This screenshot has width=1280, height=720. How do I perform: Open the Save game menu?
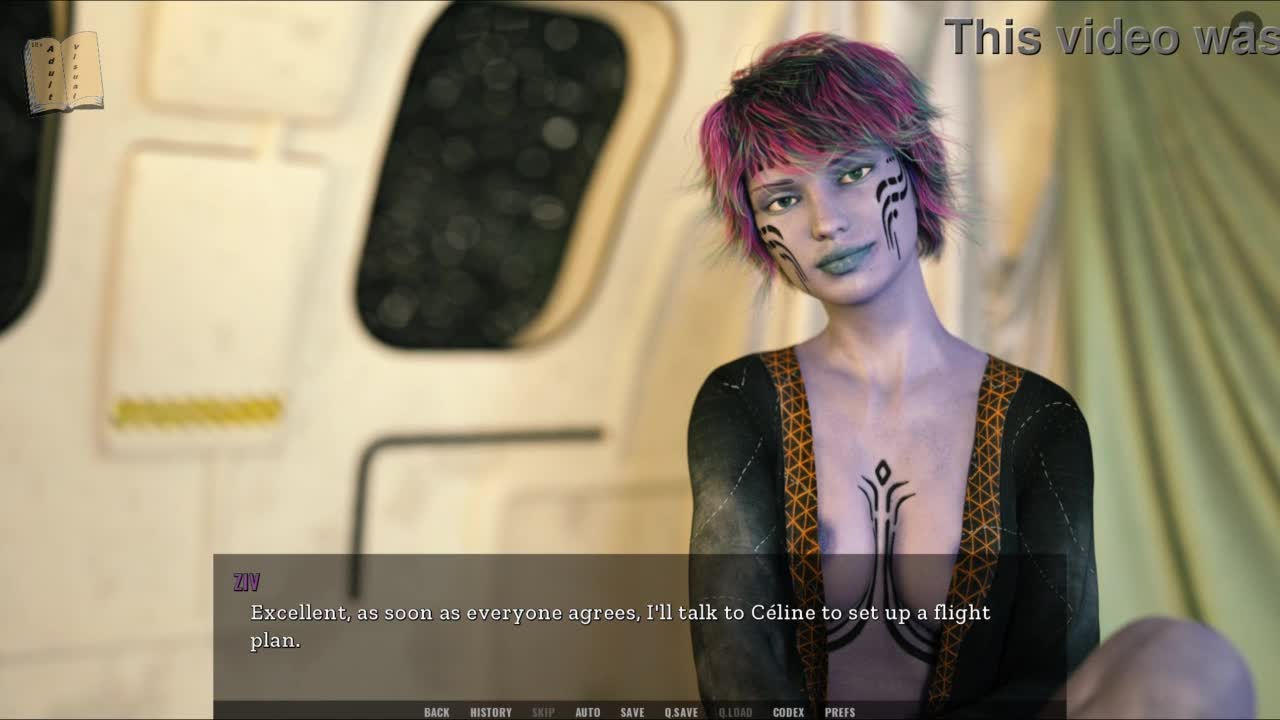[x=632, y=712]
